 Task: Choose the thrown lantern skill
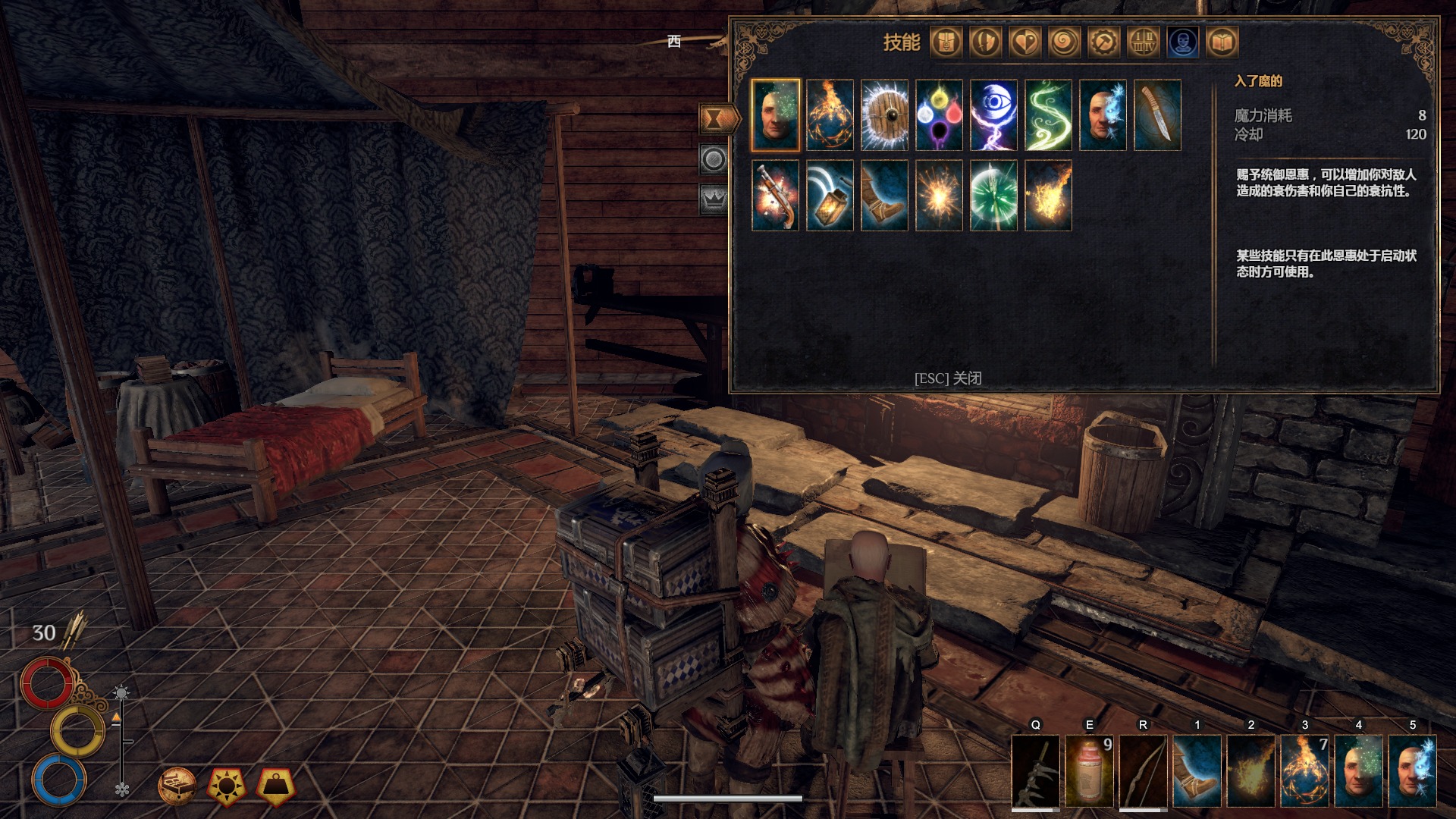coord(830,195)
